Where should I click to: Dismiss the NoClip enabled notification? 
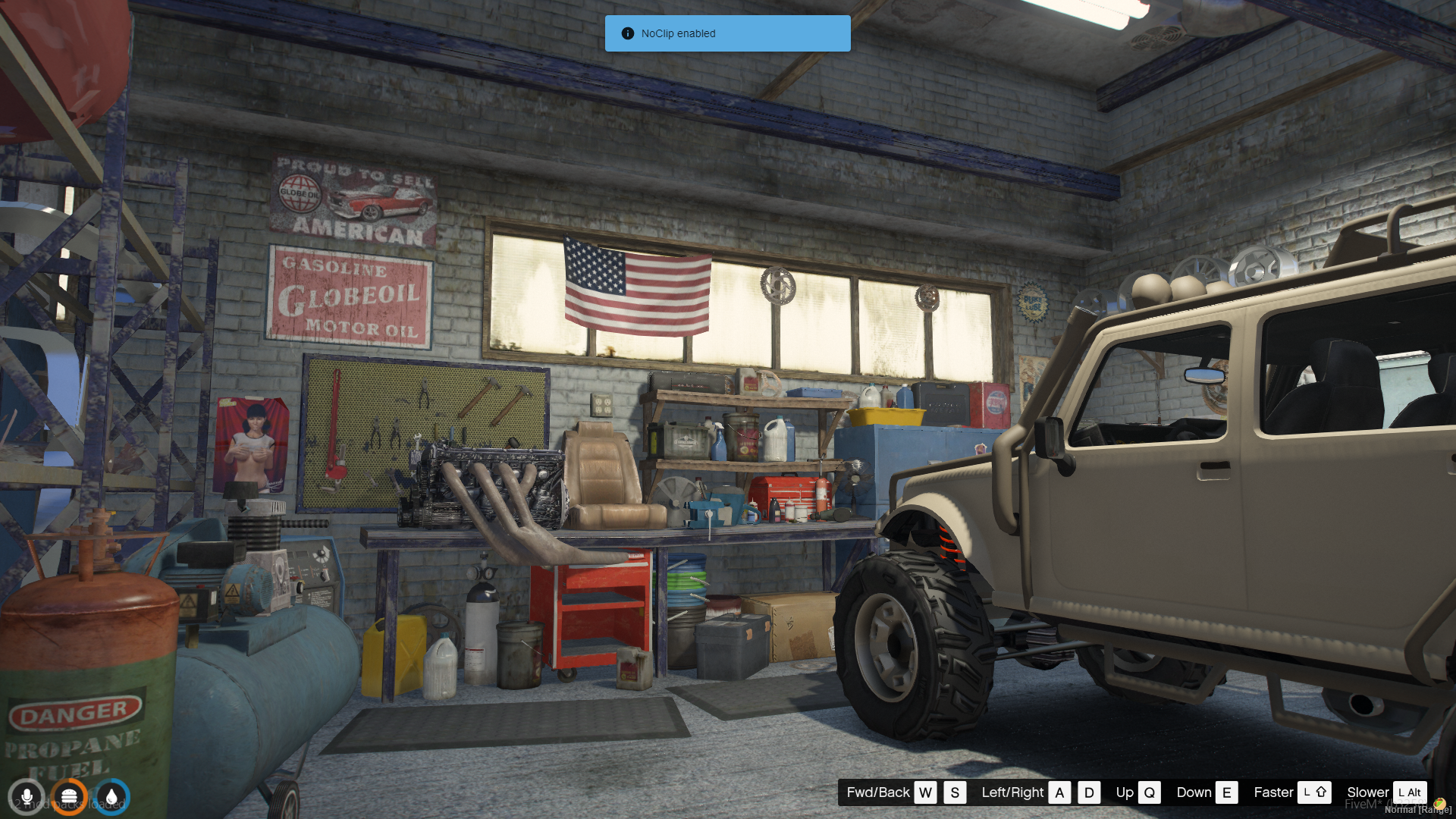click(726, 33)
